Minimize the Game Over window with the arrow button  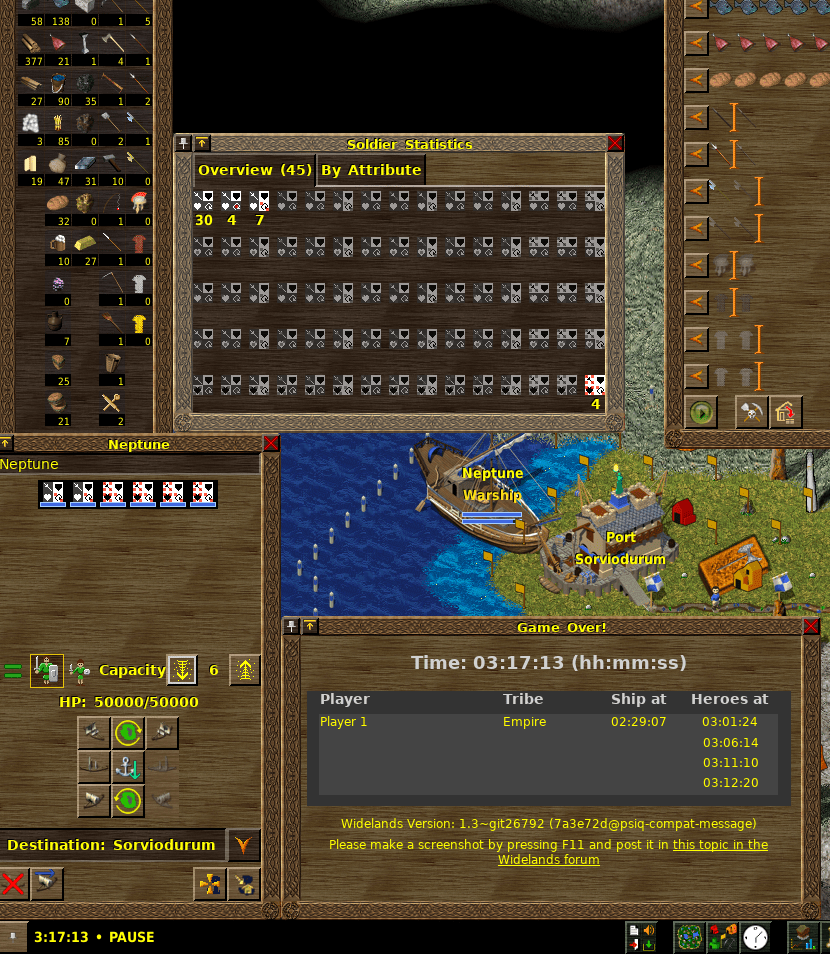310,627
